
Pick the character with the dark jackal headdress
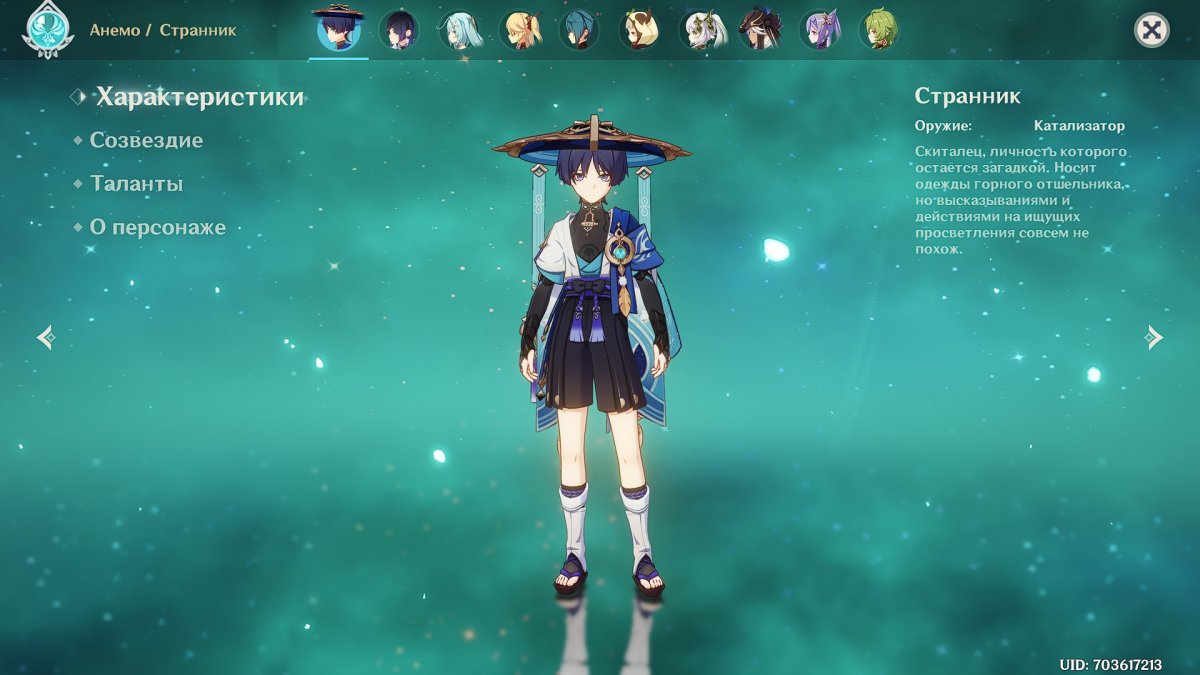click(759, 30)
